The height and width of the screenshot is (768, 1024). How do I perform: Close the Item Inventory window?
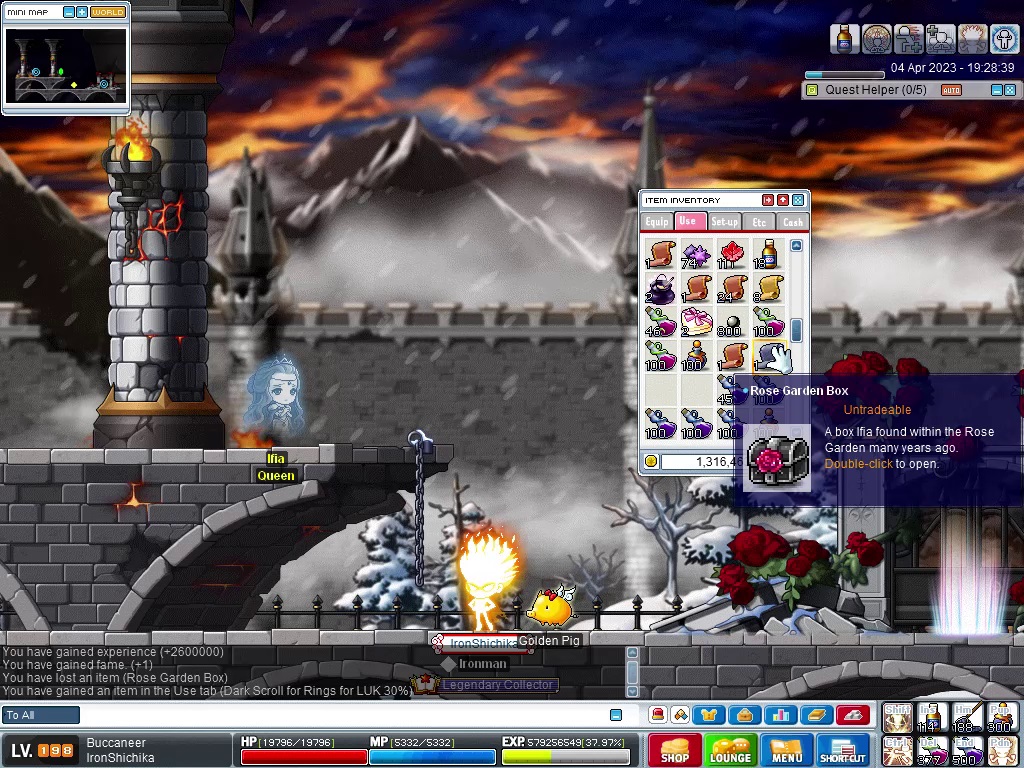click(x=798, y=200)
